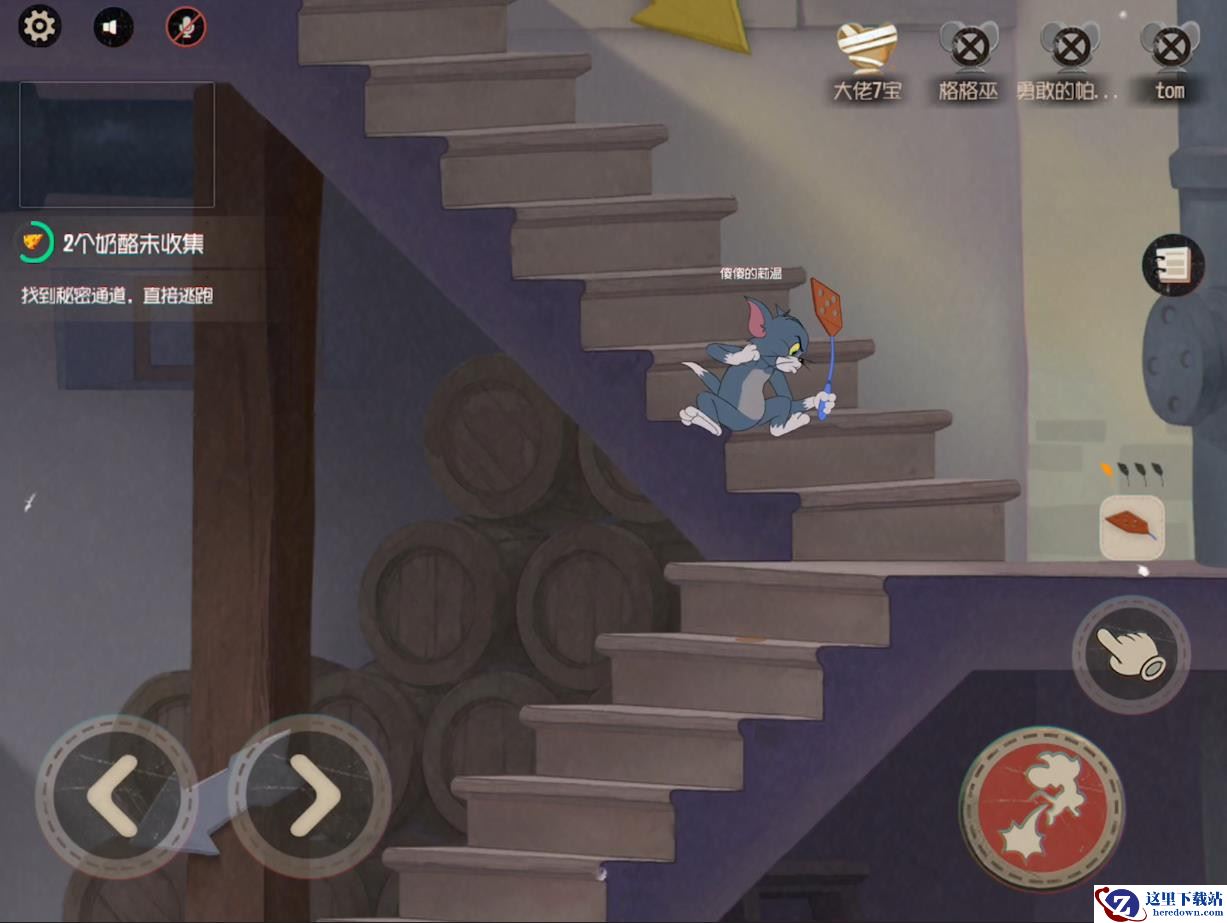Open the notepad icon on the right
This screenshot has width=1227, height=923.
click(1174, 265)
